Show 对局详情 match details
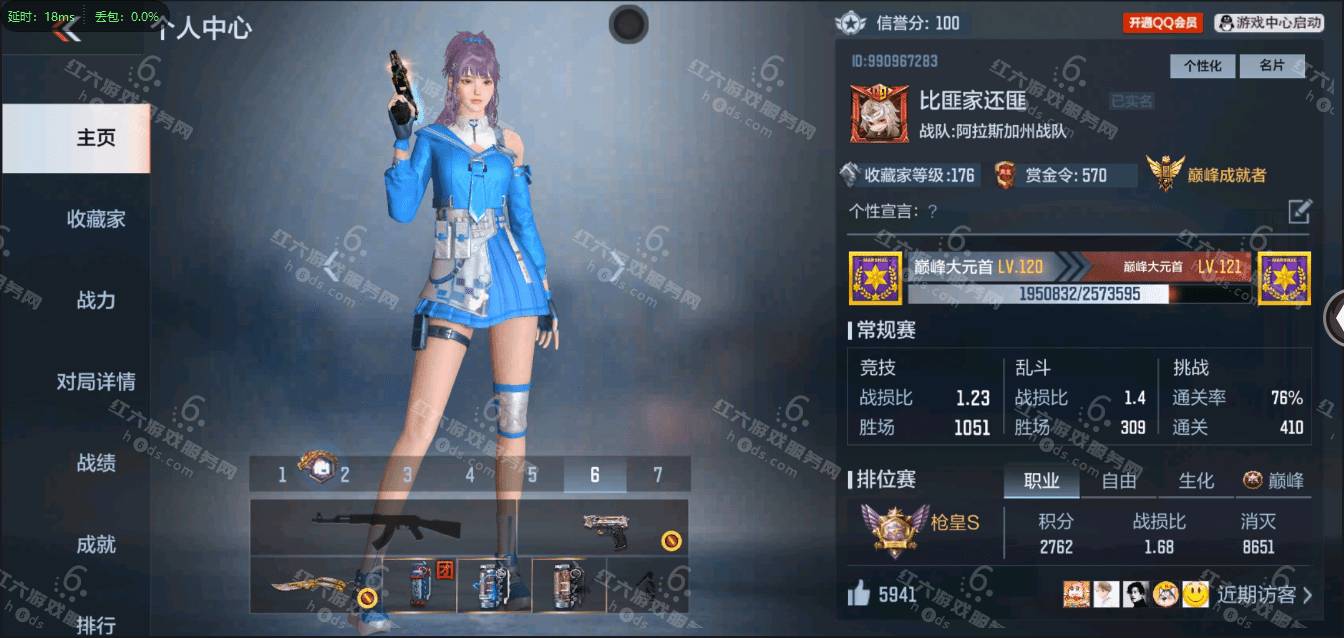The image size is (1344, 638). 96,382
